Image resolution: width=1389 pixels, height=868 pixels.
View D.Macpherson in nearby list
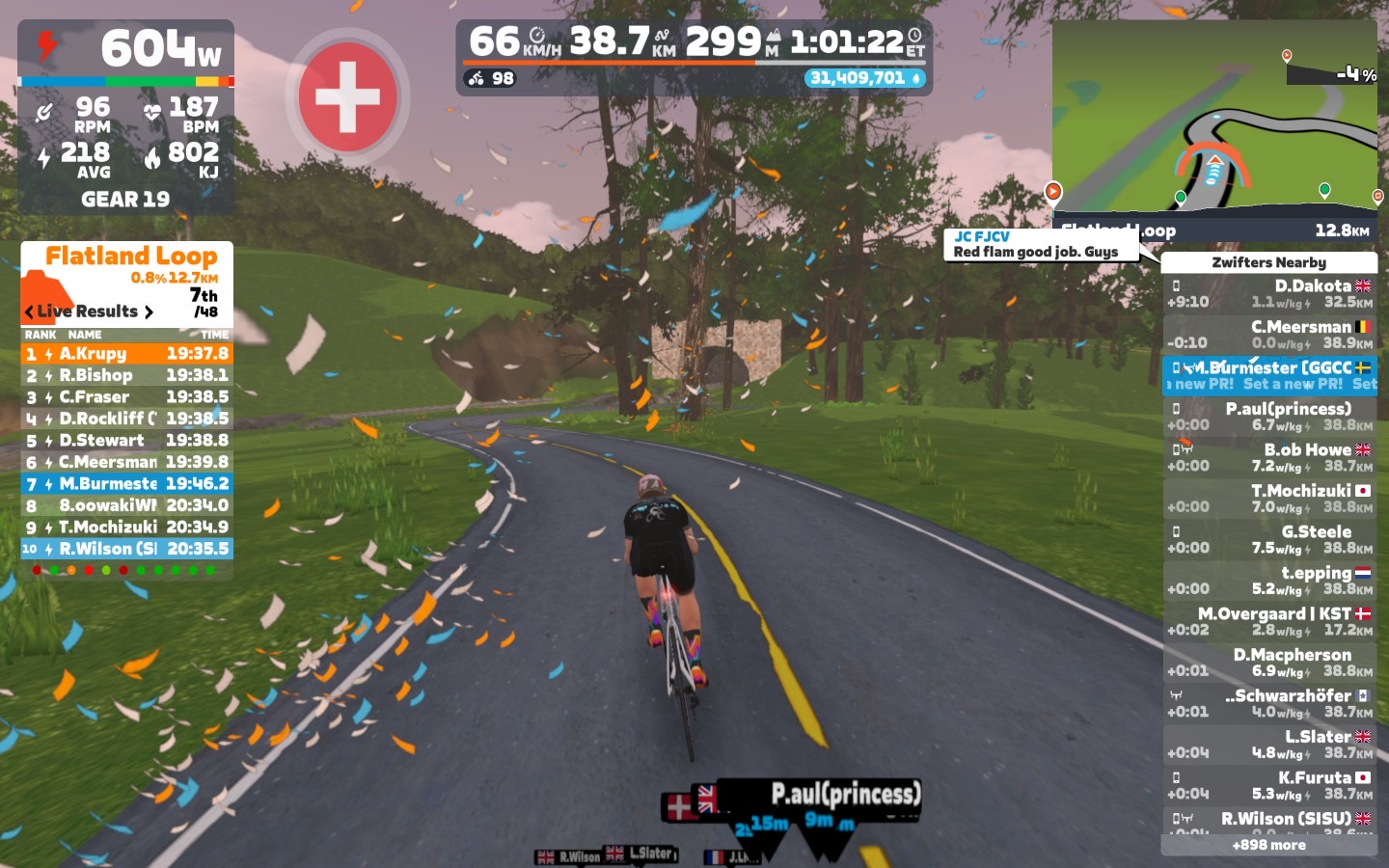coord(1268,663)
